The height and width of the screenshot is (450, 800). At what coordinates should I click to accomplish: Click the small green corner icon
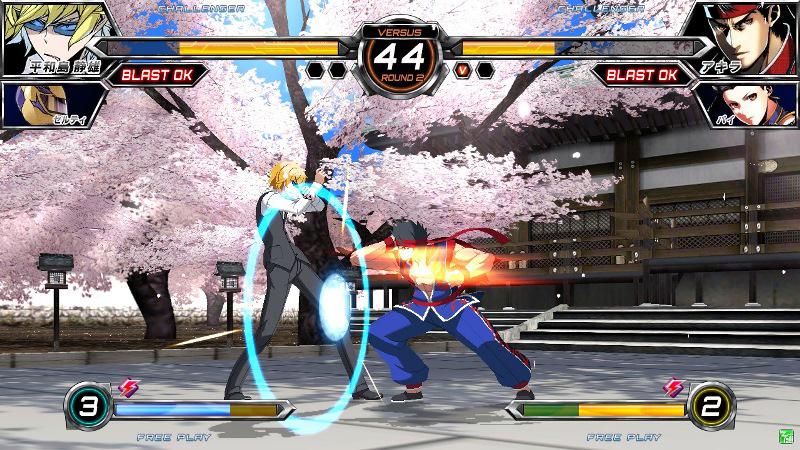[788, 437]
